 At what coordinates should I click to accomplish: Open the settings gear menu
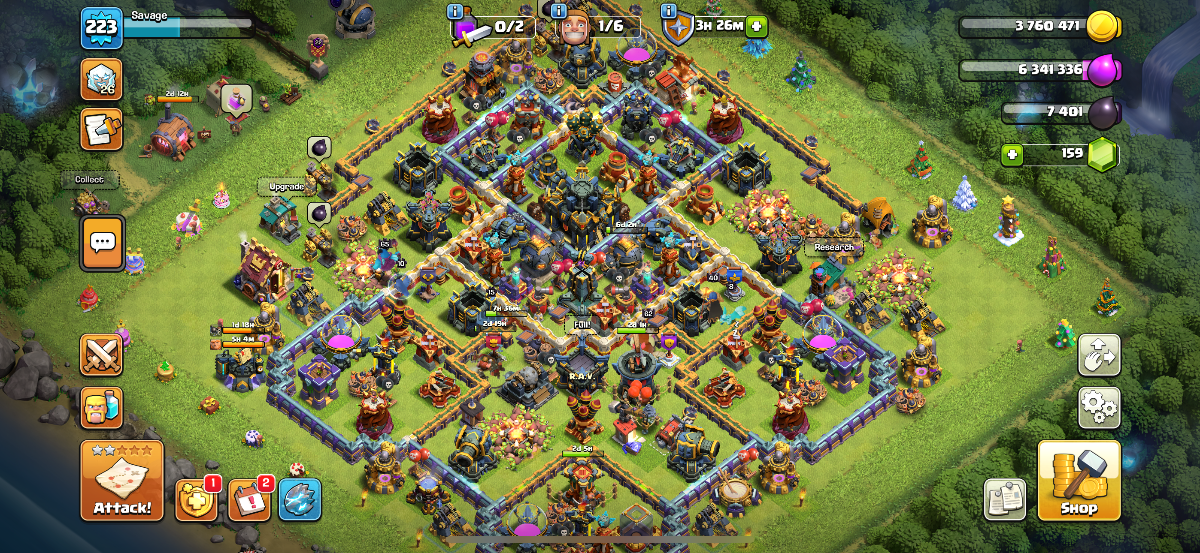click(x=1099, y=409)
